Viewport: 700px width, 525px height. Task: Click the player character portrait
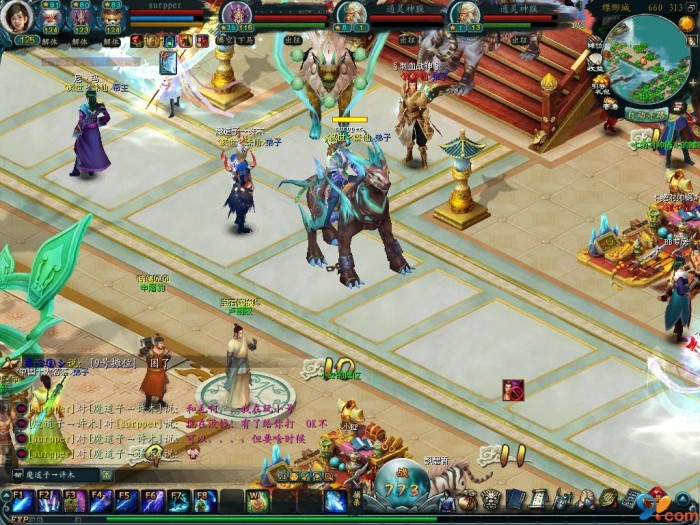click(17, 18)
